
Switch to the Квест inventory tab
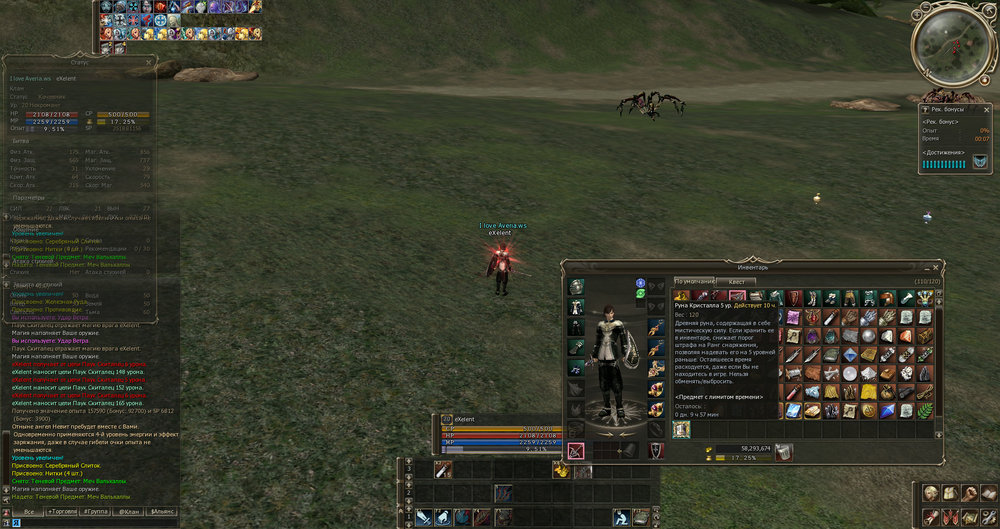(735, 282)
